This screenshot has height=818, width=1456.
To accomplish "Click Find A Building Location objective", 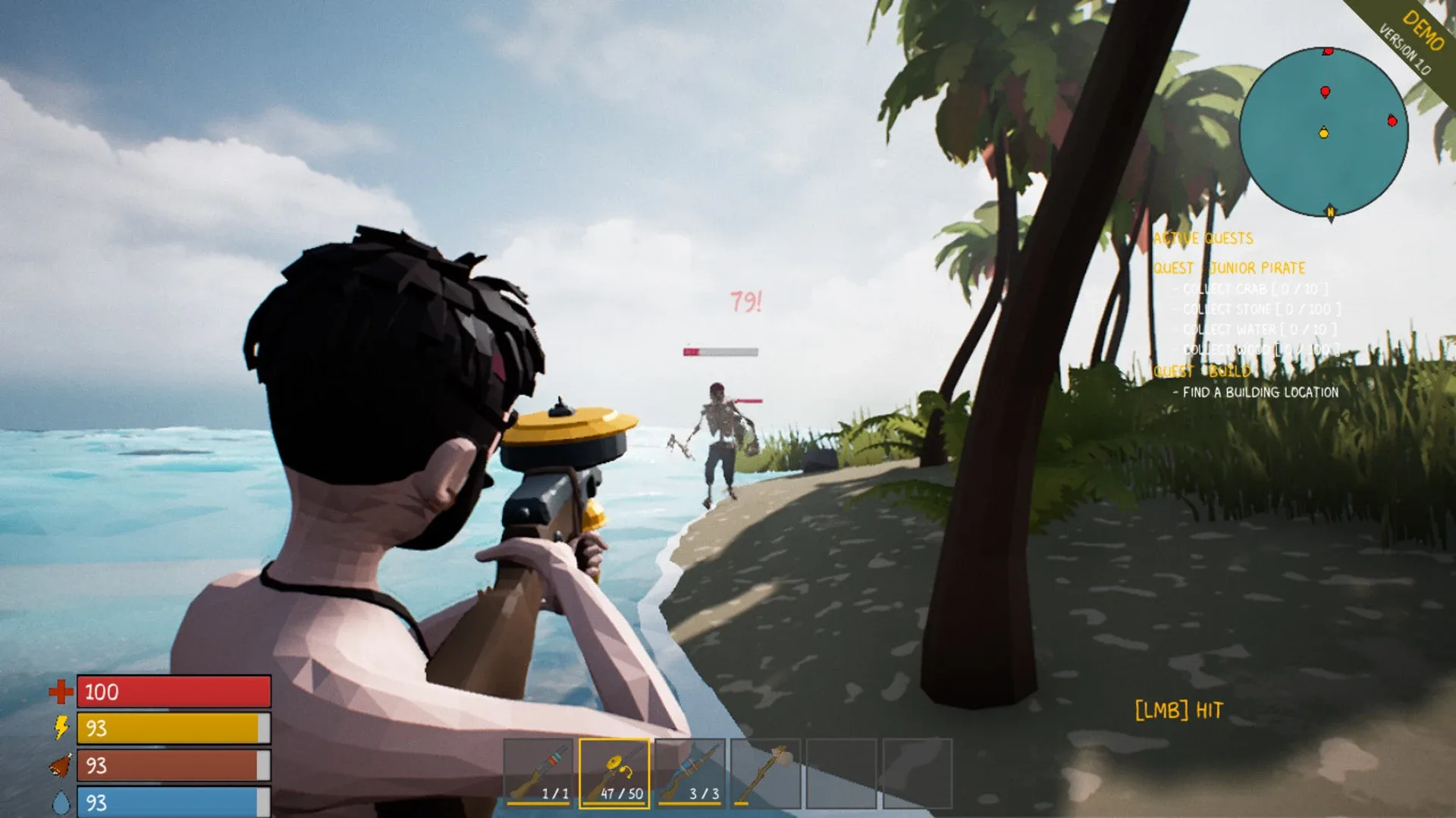I will [1257, 393].
